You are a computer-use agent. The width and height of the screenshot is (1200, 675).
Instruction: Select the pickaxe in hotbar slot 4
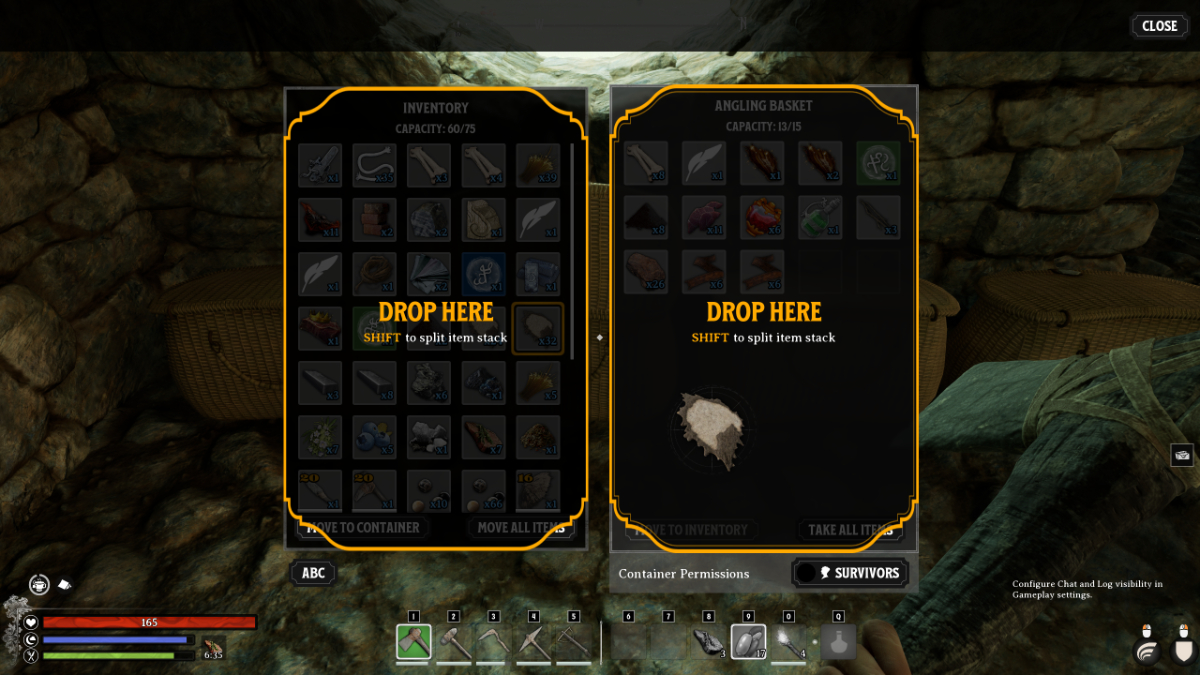pos(534,642)
